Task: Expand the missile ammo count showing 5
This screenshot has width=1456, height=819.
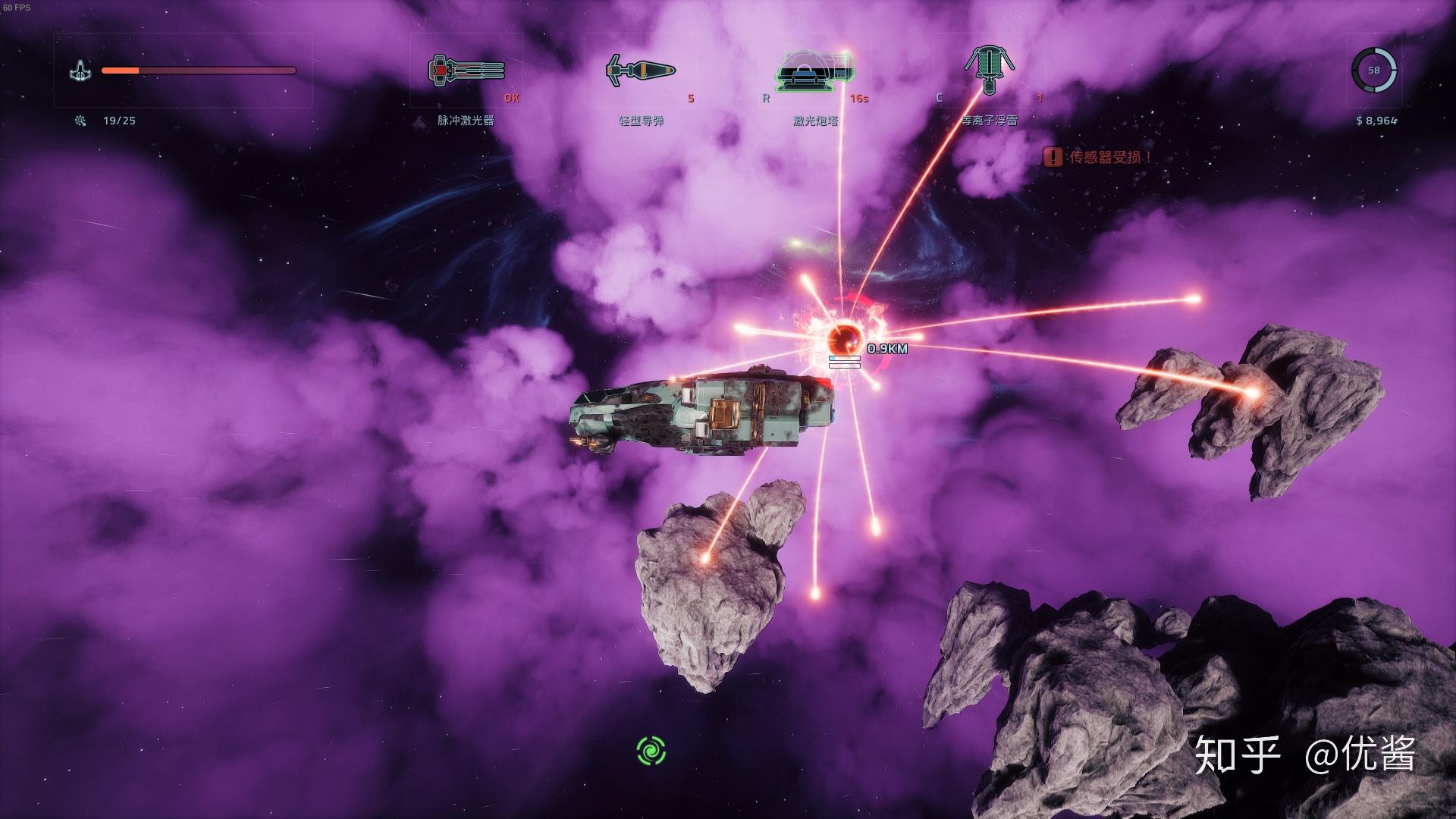Action: pyautogui.click(x=689, y=98)
